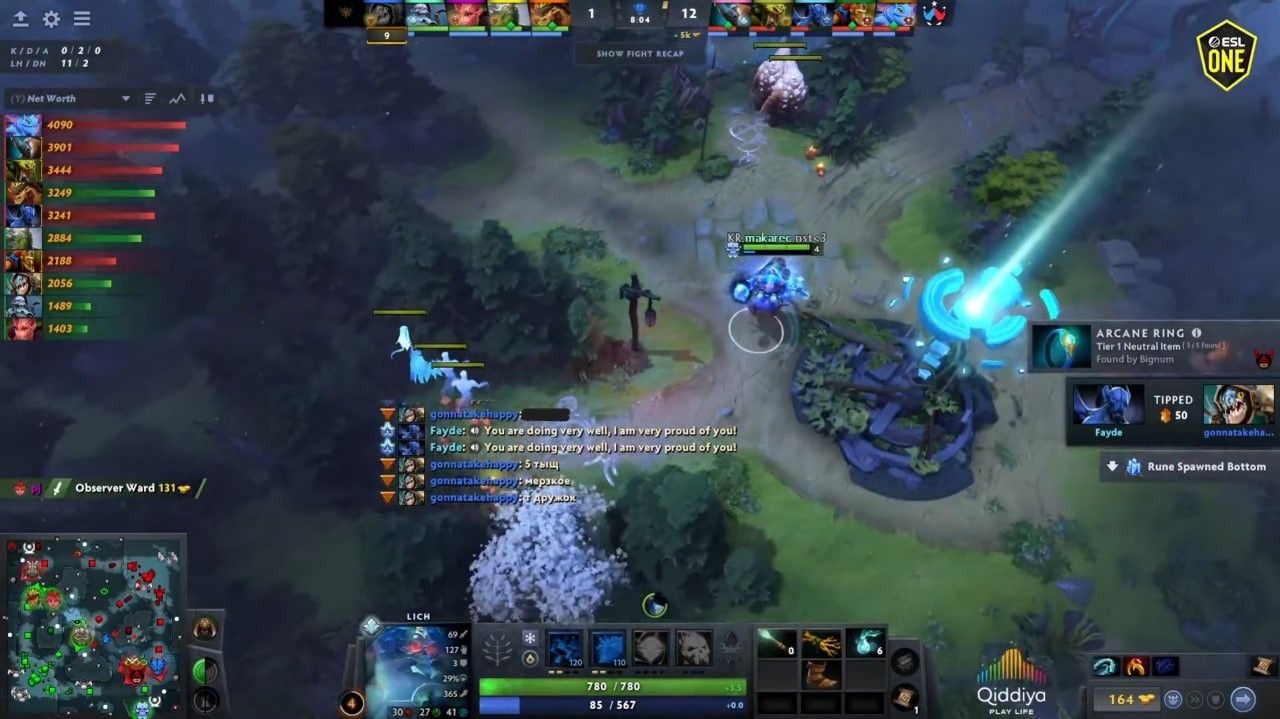Image resolution: width=1280 pixels, height=719 pixels.
Task: Click Show Fight Recap button
Action: [640, 54]
